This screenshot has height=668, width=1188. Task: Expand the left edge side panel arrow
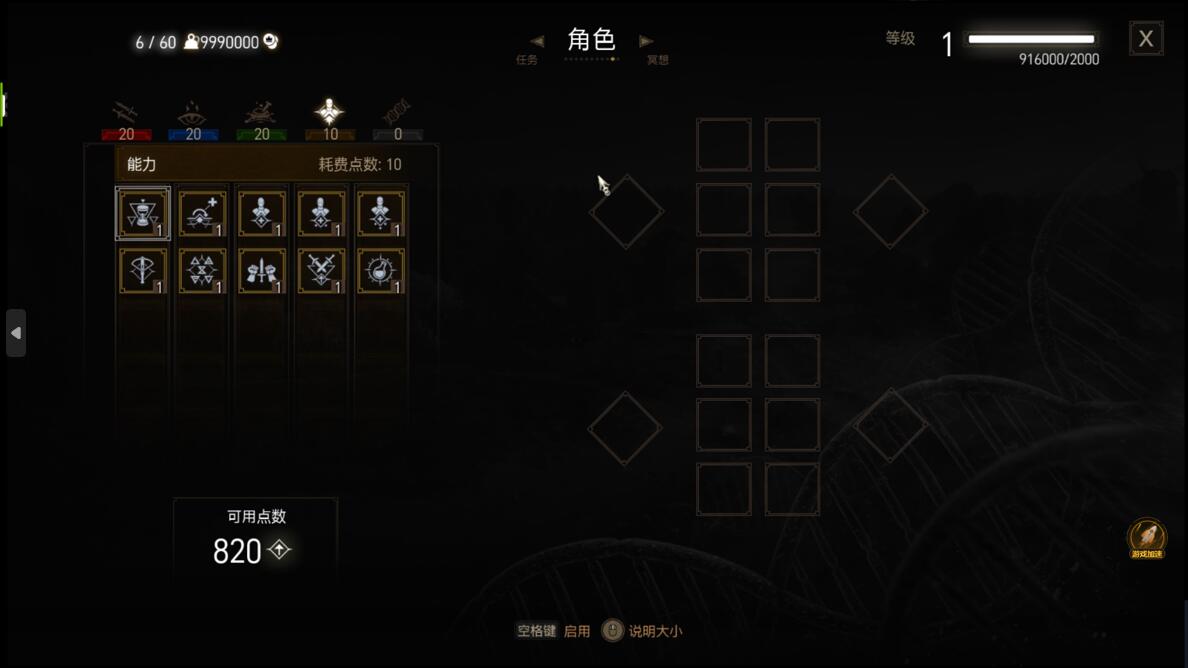16,333
